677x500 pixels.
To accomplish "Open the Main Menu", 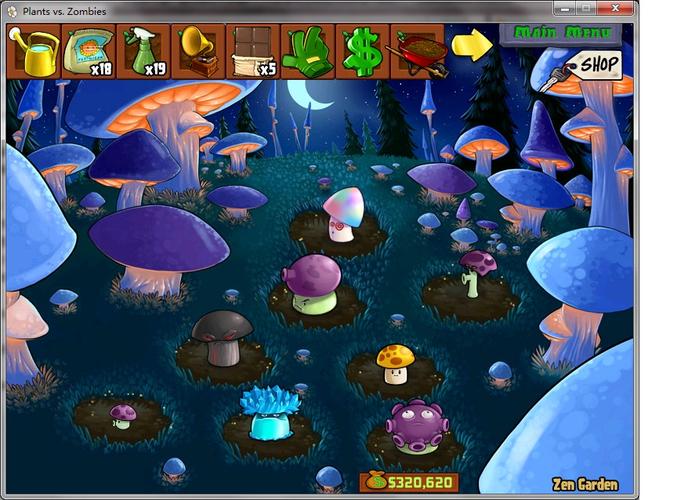I will click(560, 33).
